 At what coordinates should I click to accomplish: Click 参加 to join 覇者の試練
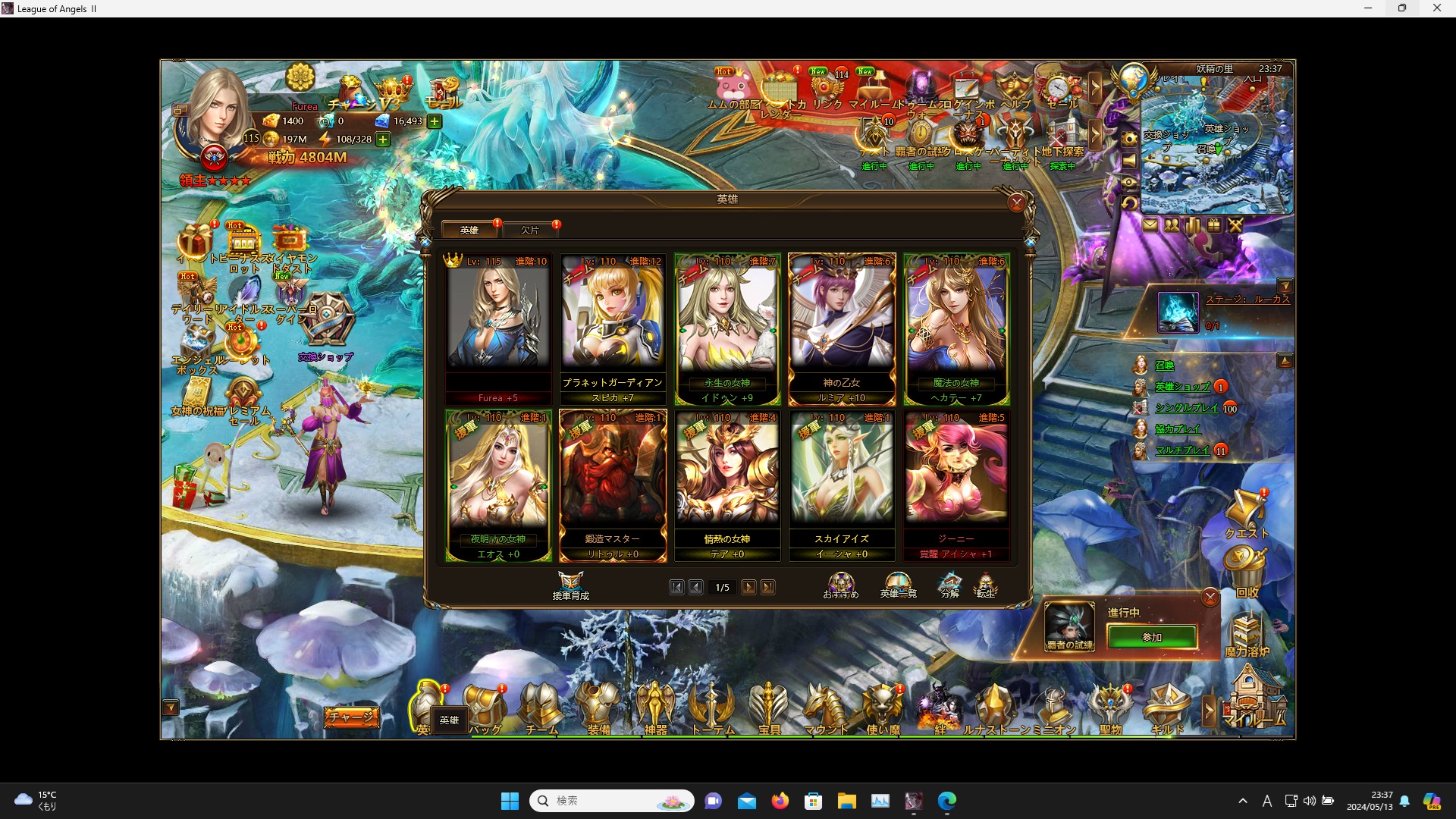1151,637
